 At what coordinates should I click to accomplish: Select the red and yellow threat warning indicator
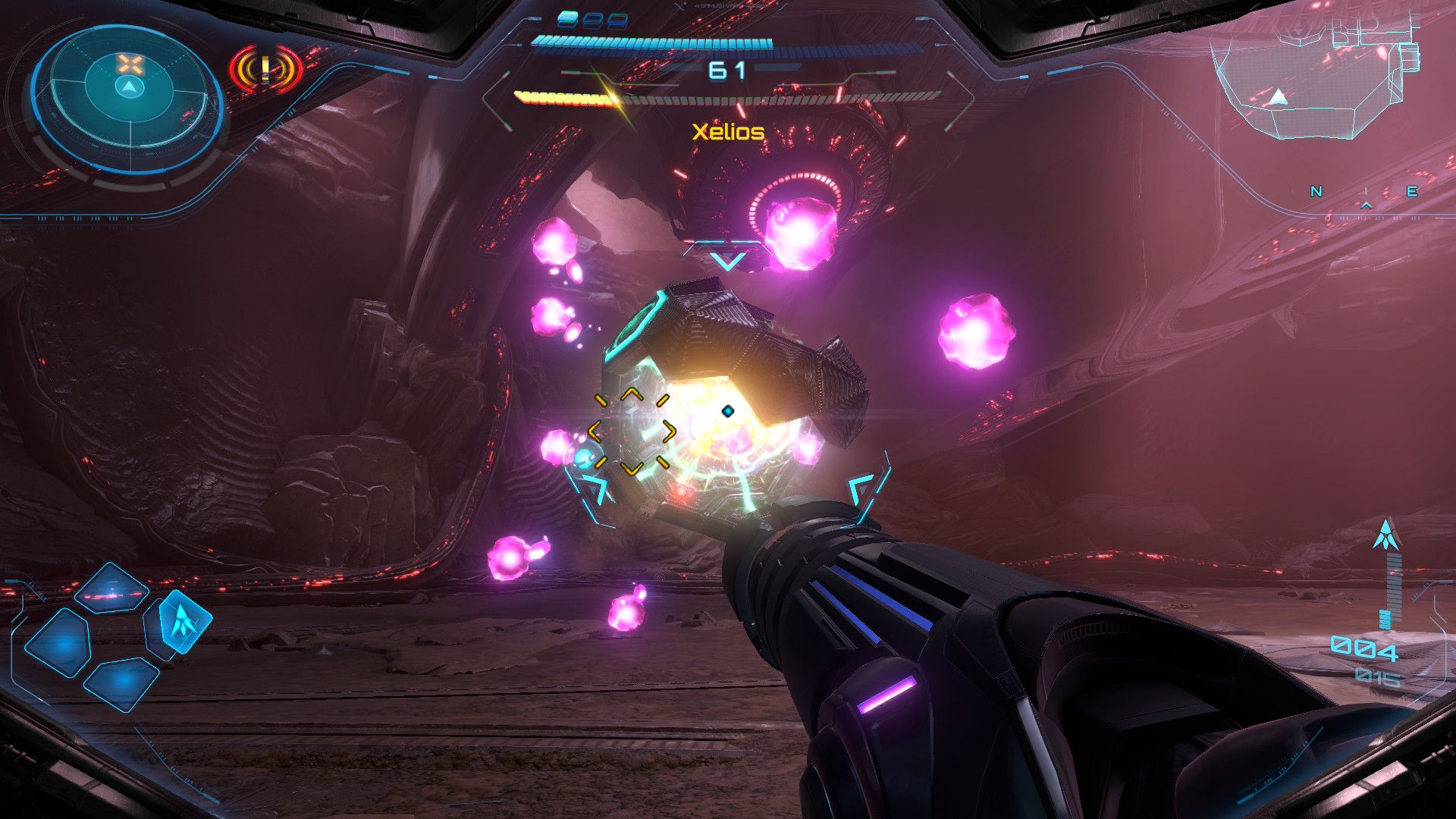[265, 71]
